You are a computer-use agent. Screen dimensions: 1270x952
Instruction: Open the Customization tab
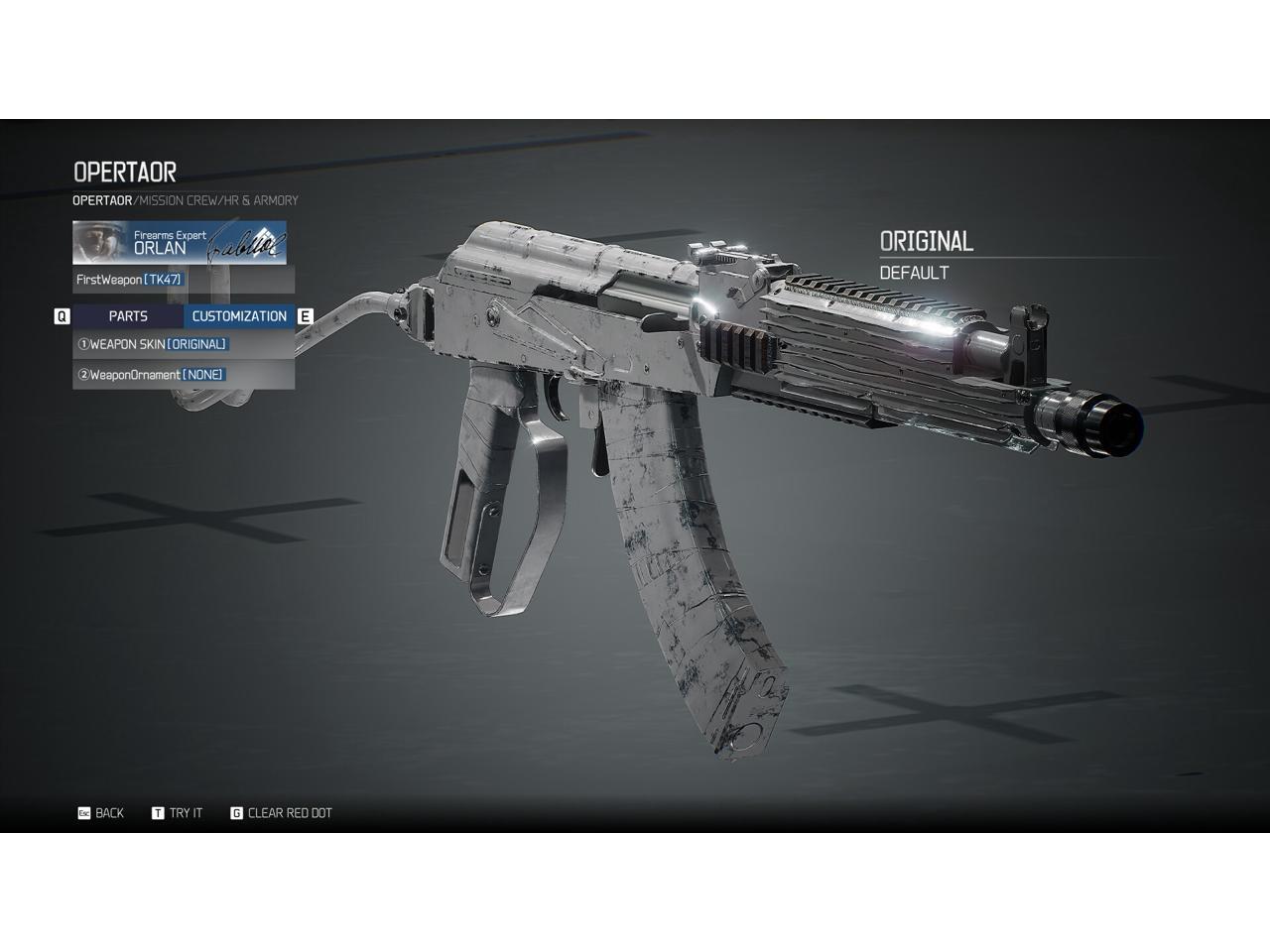(239, 316)
